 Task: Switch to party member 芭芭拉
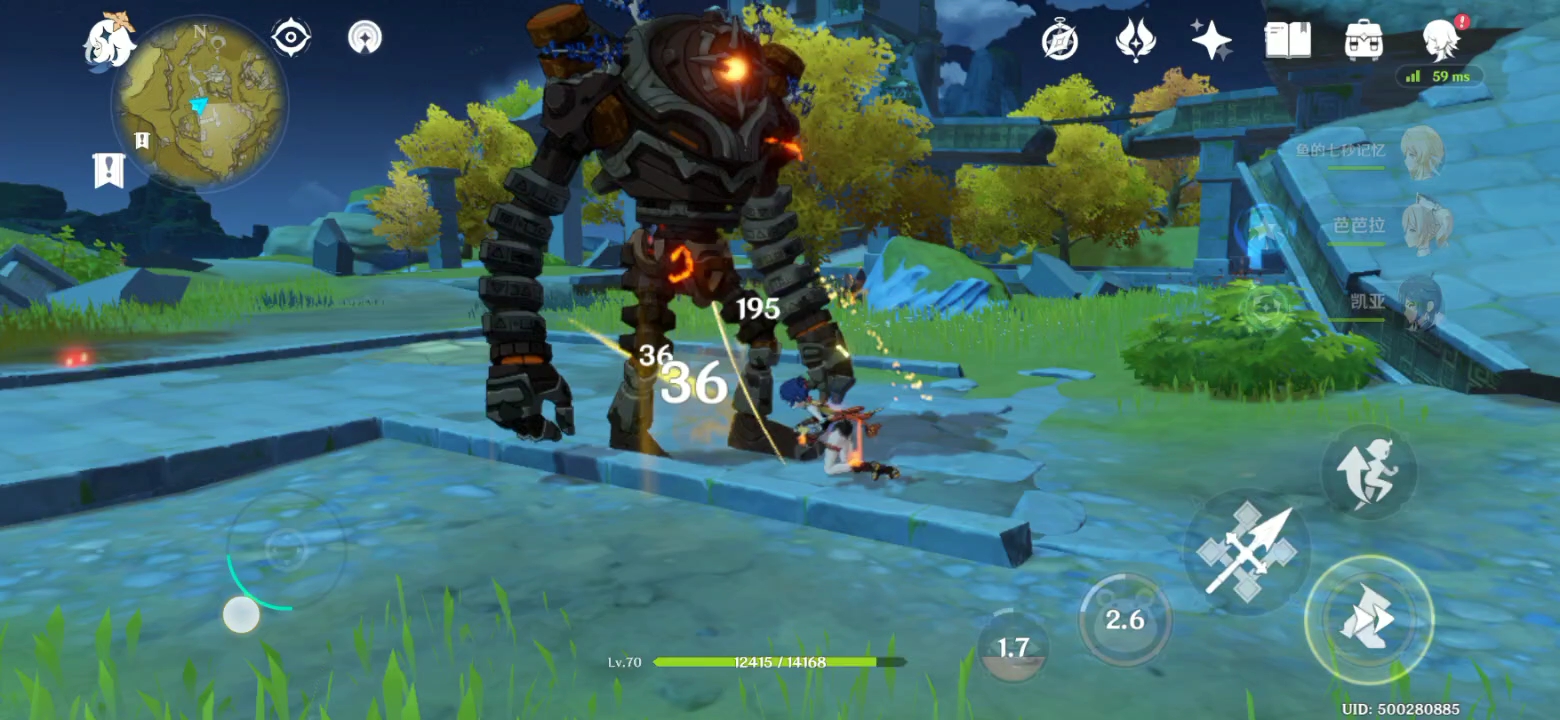[1420, 228]
